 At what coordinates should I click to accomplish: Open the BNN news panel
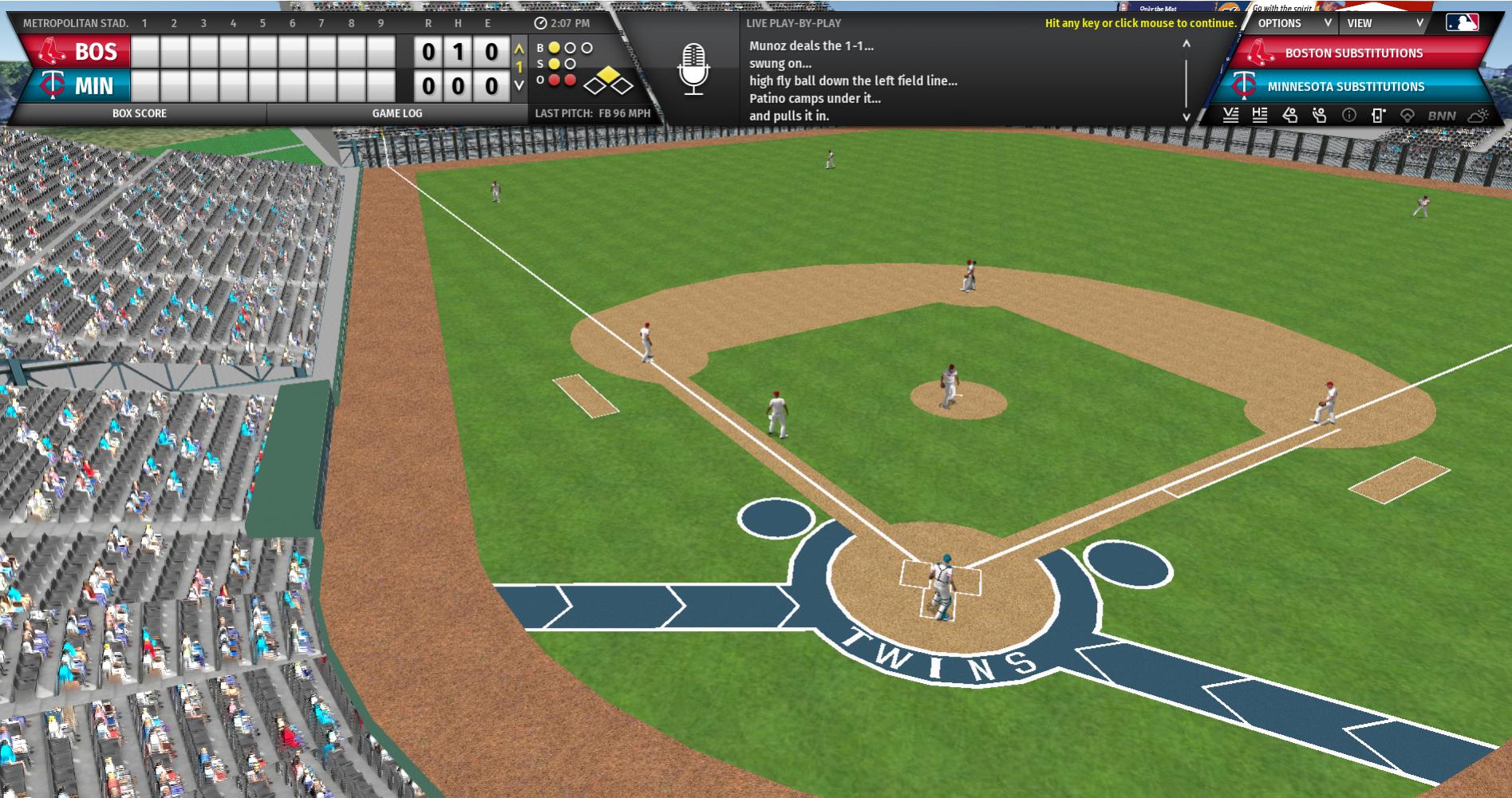1441,116
